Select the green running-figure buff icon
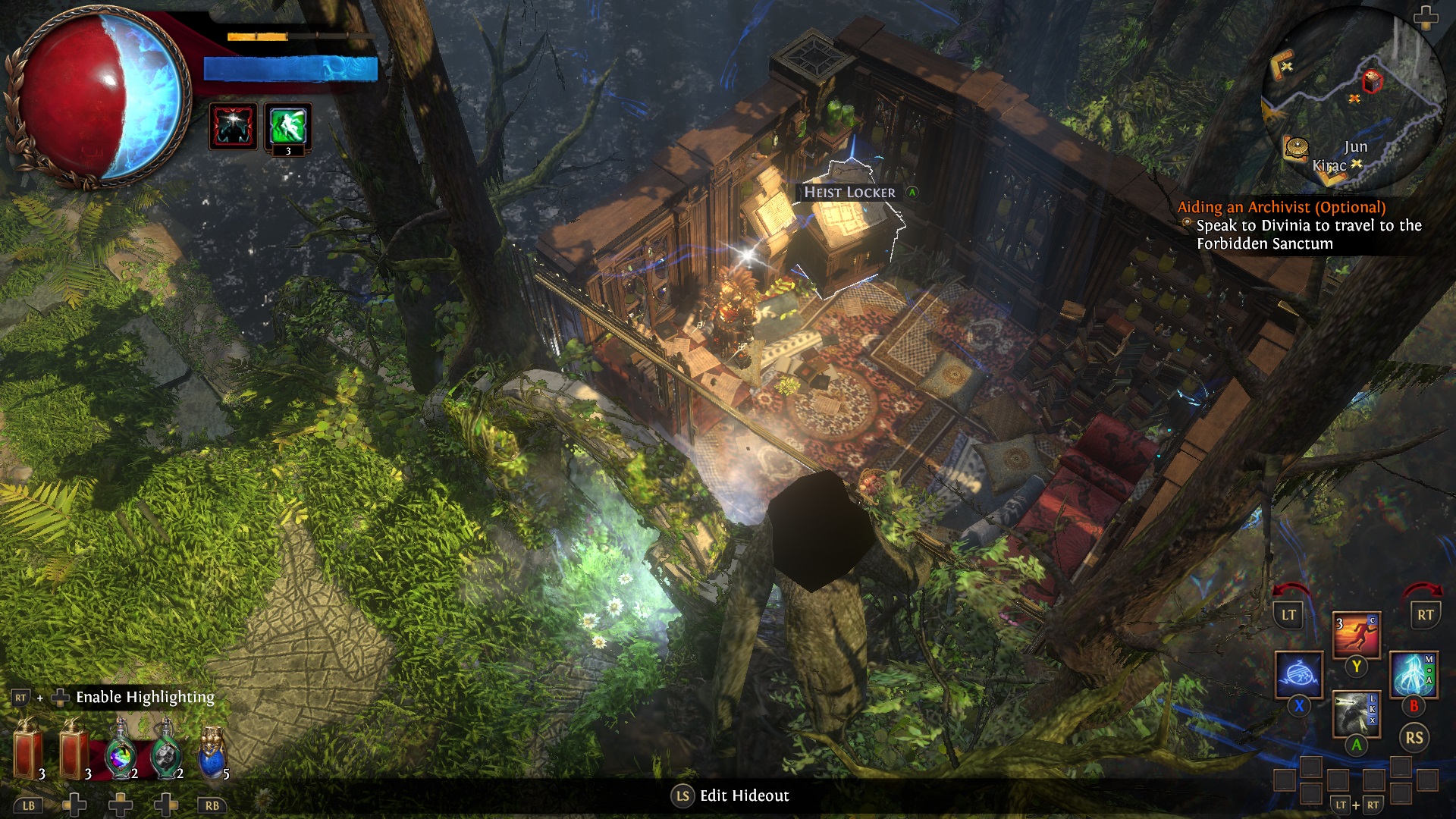The image size is (1456, 819). pos(288,126)
